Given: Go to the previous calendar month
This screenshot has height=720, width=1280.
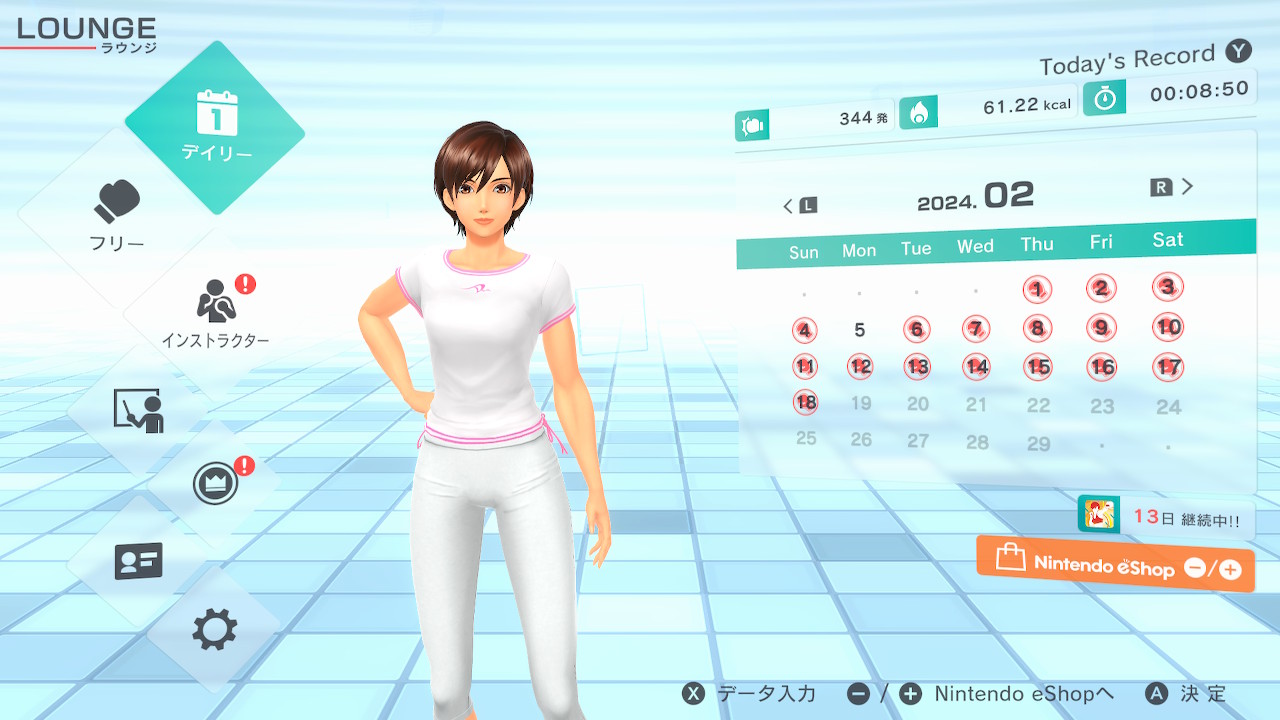Looking at the screenshot, I should click(x=799, y=206).
